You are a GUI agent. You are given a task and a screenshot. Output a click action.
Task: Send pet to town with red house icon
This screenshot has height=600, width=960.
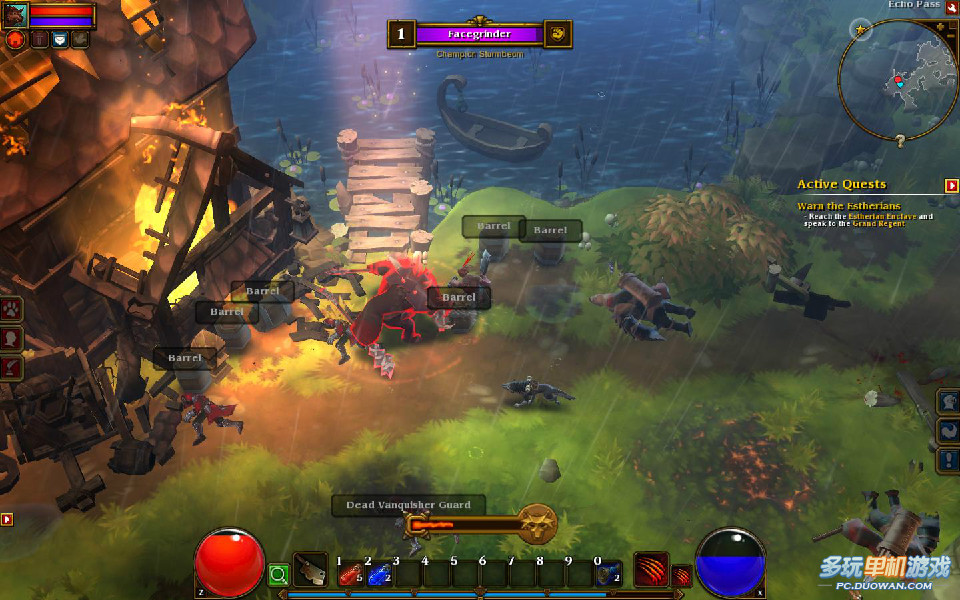(x=15, y=39)
